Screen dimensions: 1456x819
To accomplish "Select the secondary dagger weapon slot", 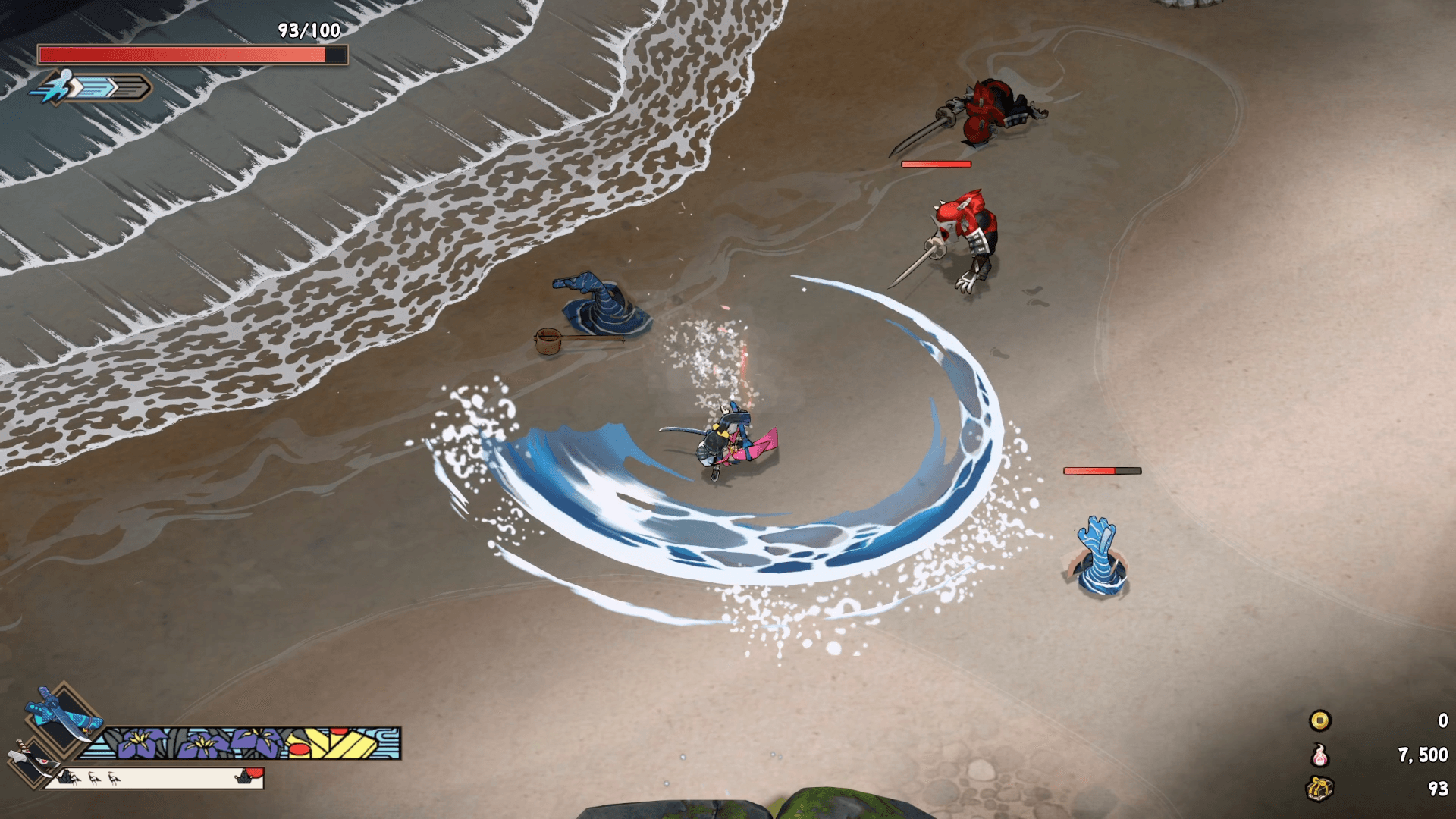I will (x=30, y=761).
